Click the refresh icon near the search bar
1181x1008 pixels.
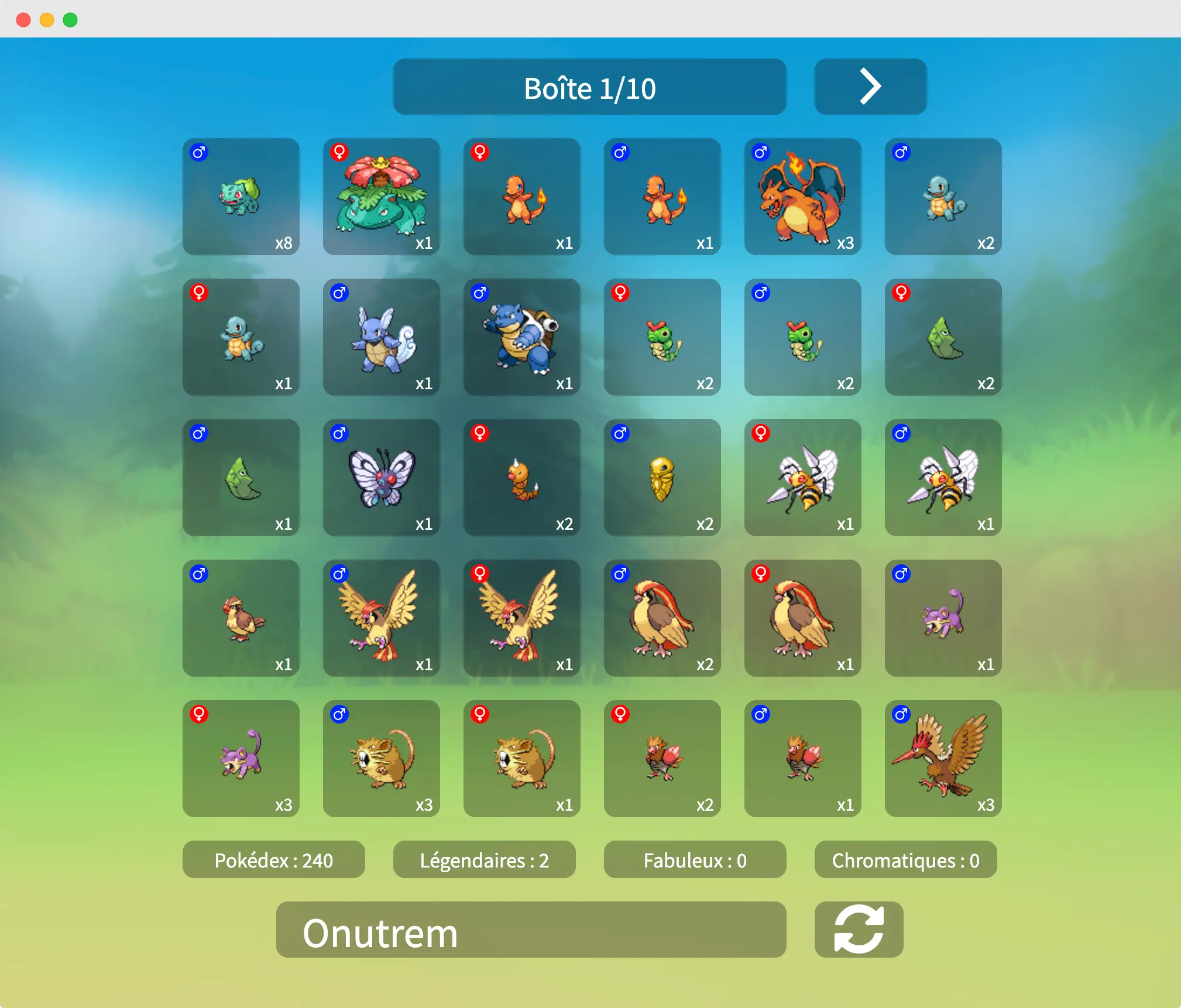point(859,930)
